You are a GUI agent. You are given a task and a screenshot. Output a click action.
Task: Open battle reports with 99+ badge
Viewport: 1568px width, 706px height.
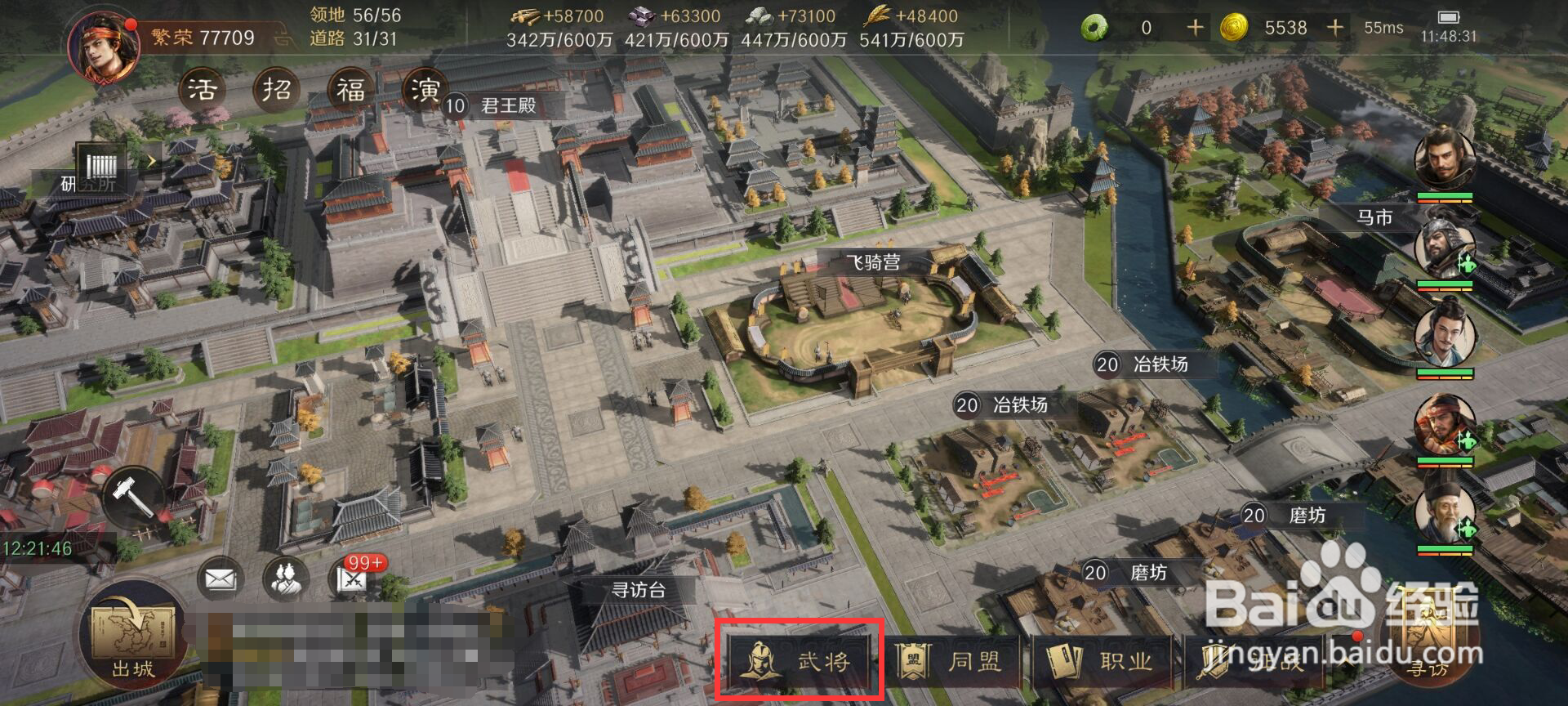354,579
